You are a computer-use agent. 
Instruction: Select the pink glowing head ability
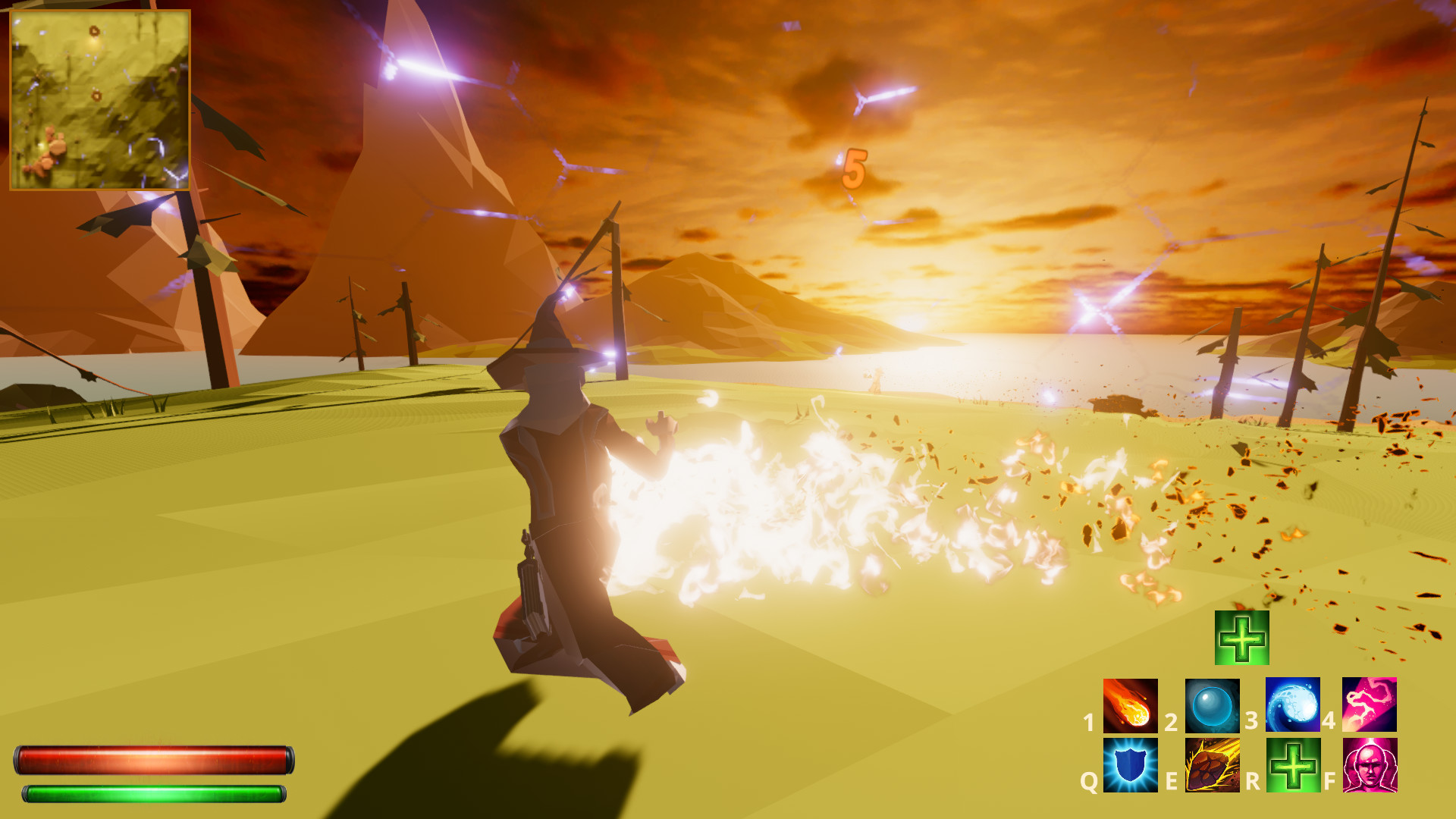point(1370,765)
